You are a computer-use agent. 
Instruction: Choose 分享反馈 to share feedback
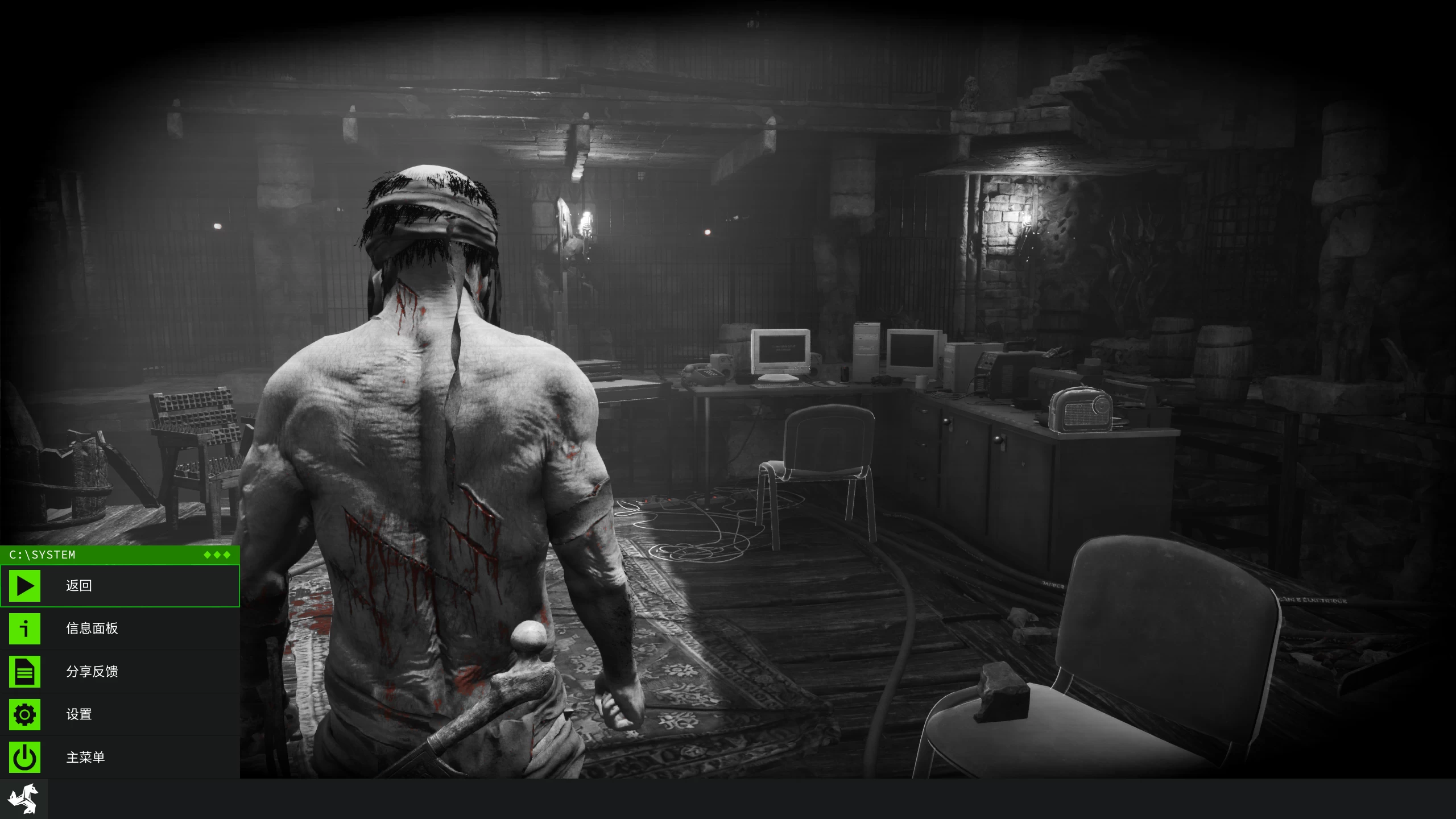pos(119,672)
